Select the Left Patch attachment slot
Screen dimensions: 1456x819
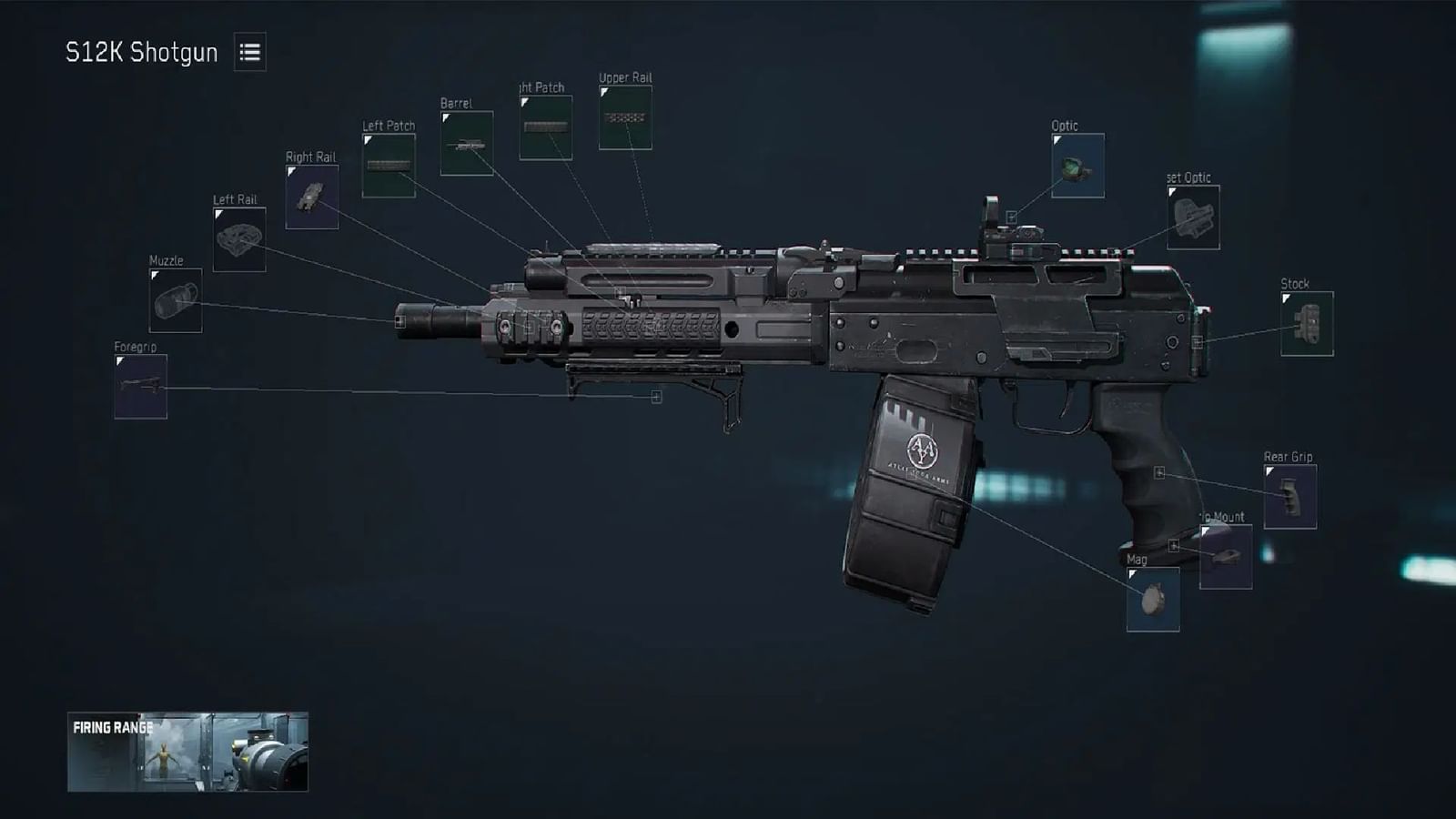[x=389, y=167]
